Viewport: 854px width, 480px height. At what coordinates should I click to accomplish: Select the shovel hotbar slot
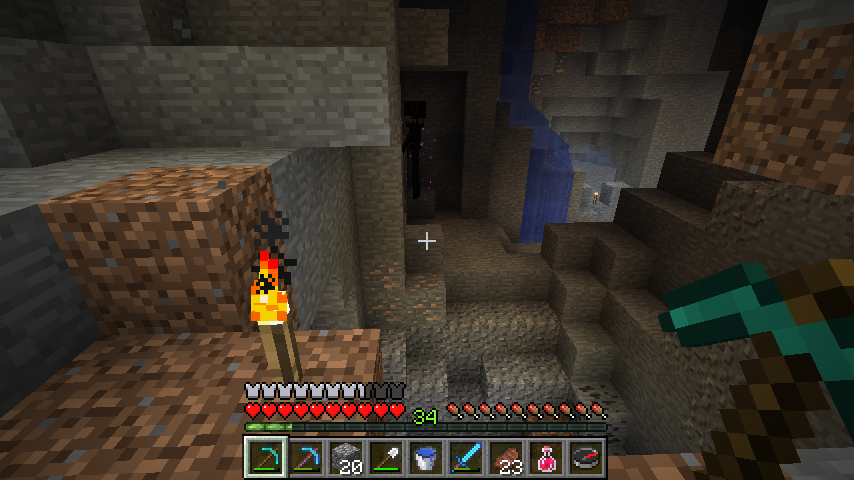(385, 458)
